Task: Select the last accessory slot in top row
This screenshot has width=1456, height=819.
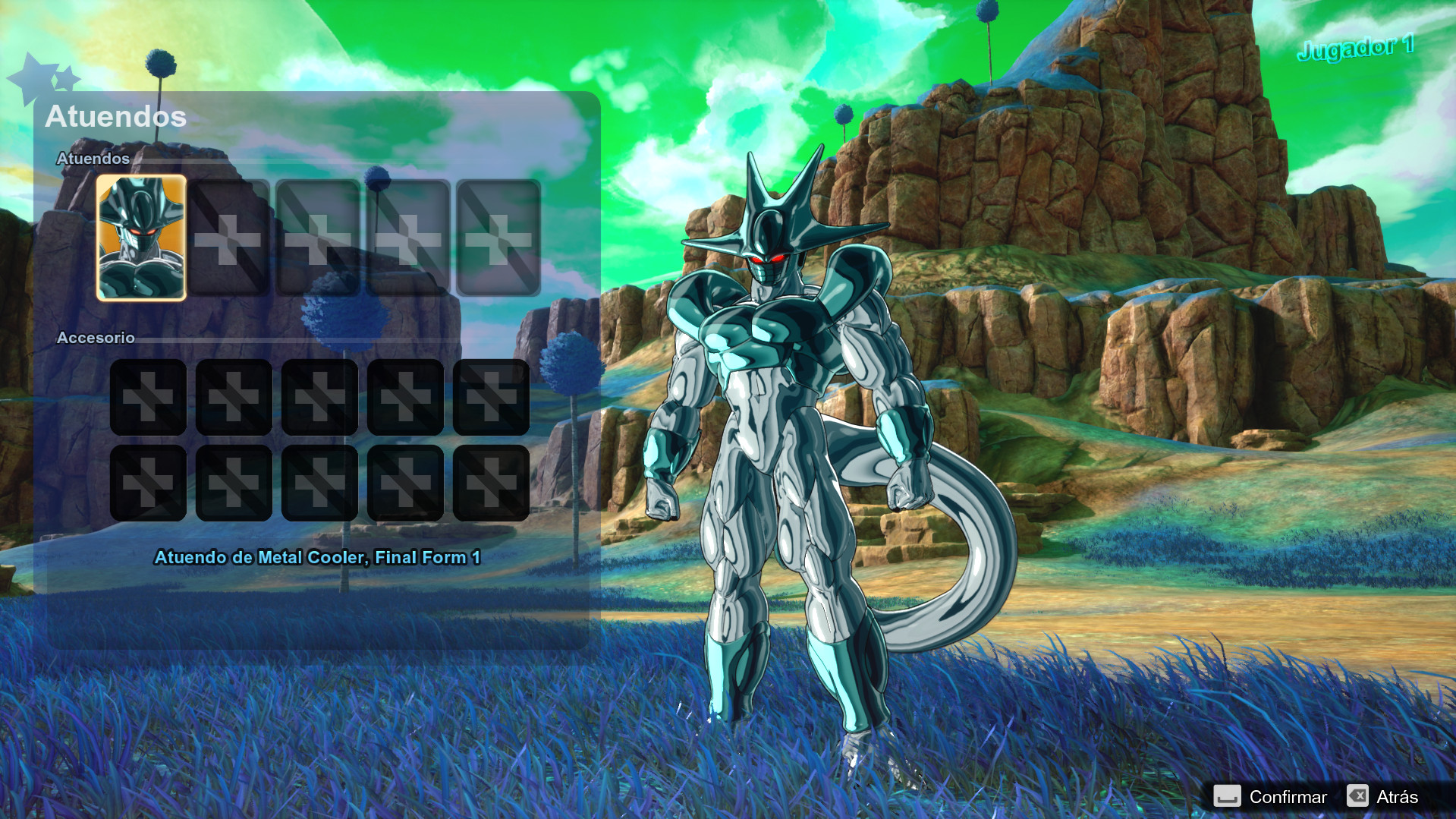Action: click(493, 396)
